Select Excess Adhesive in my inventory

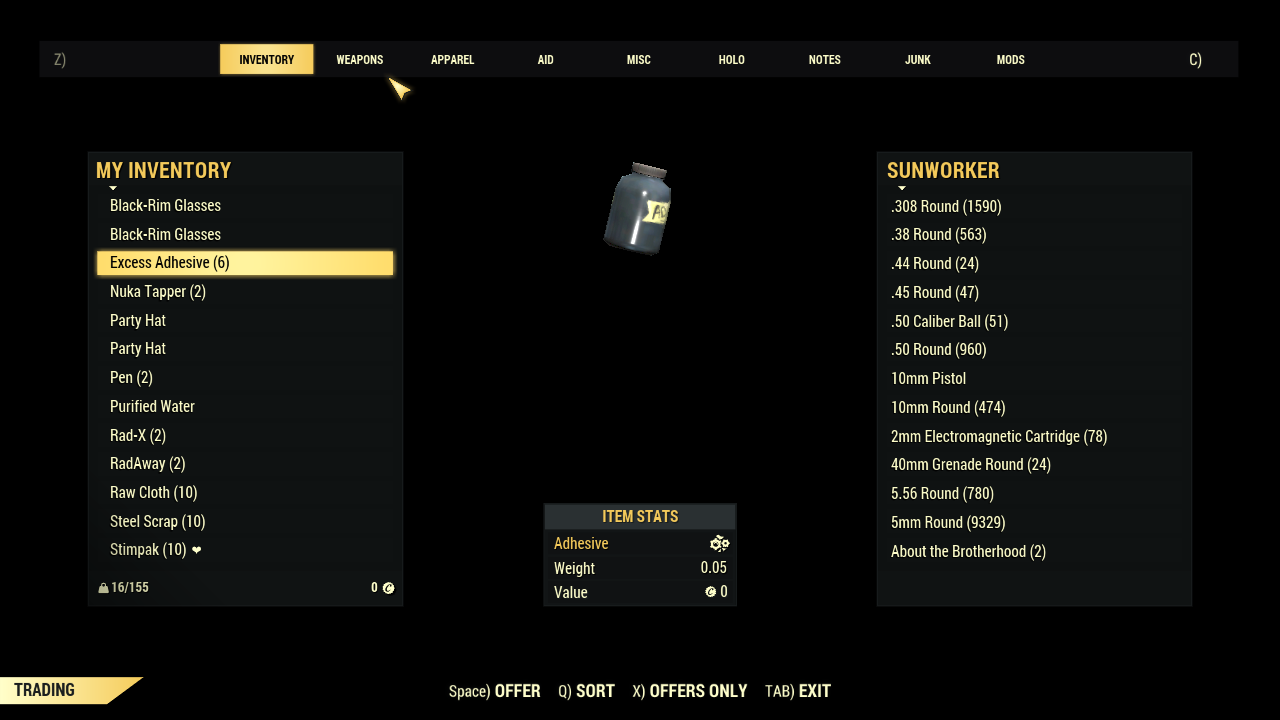245,263
